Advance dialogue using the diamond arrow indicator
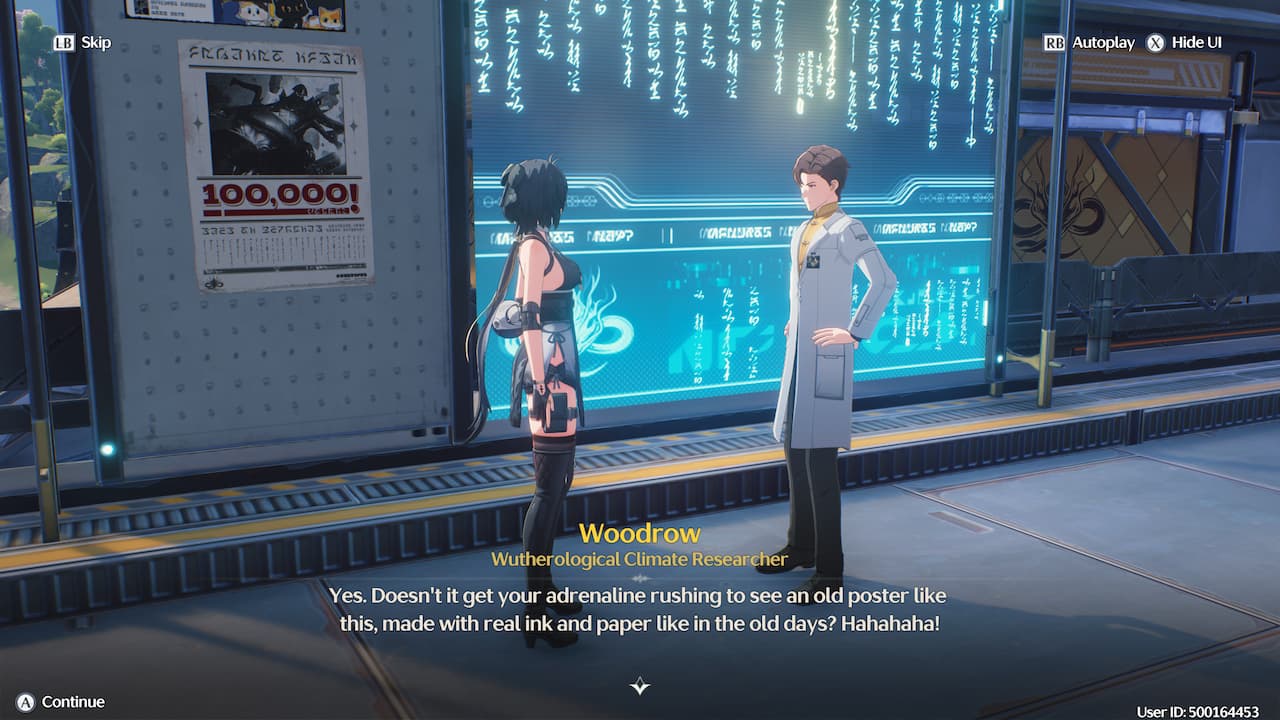Screen dimensions: 1280x720 click(640, 686)
